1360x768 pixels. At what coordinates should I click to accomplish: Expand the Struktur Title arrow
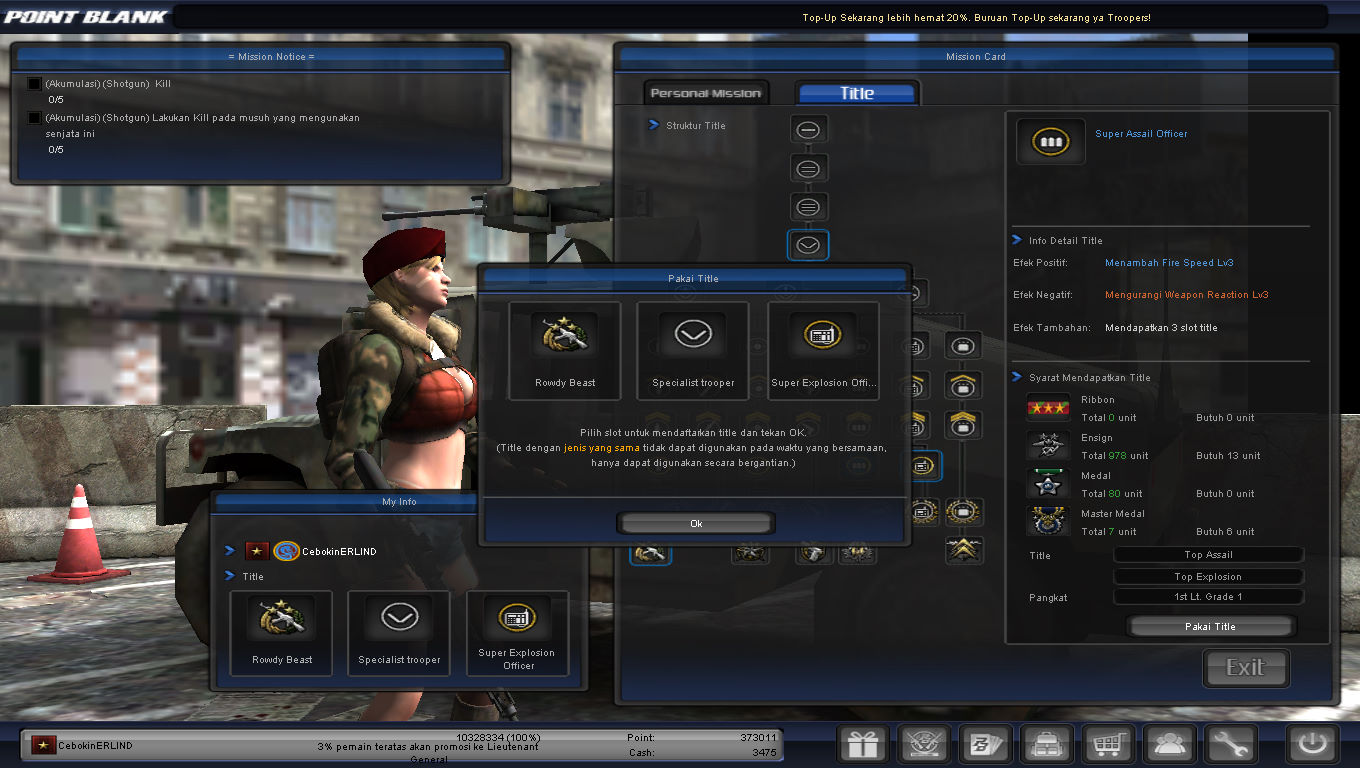tap(655, 125)
